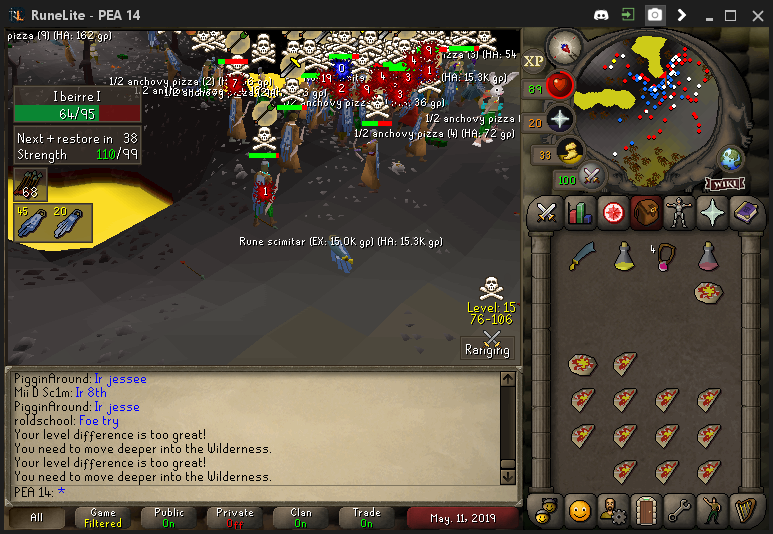
Task: Activate the quick-prayers orb
Action: [x=560, y=119]
